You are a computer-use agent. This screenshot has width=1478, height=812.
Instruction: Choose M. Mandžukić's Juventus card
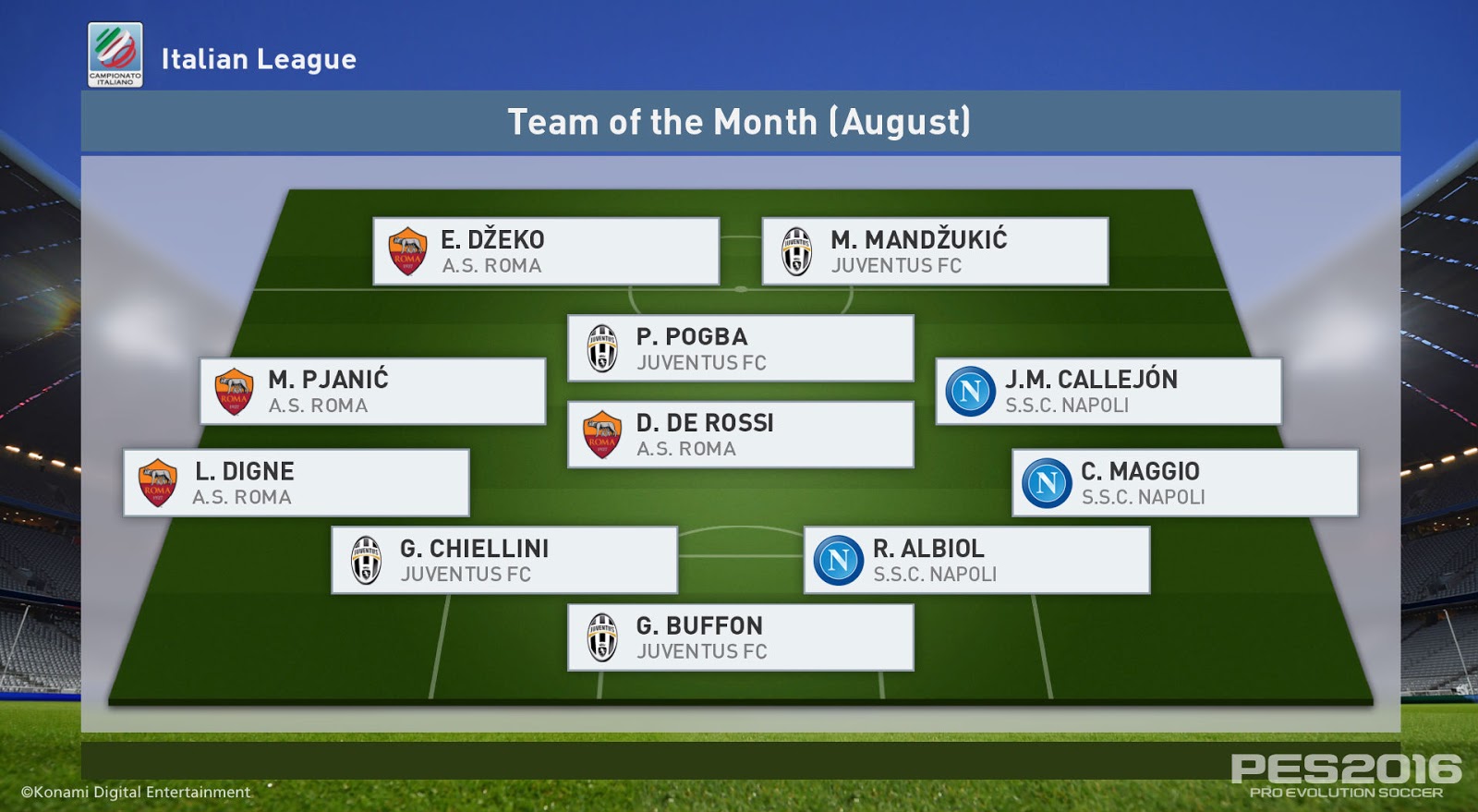point(935,251)
